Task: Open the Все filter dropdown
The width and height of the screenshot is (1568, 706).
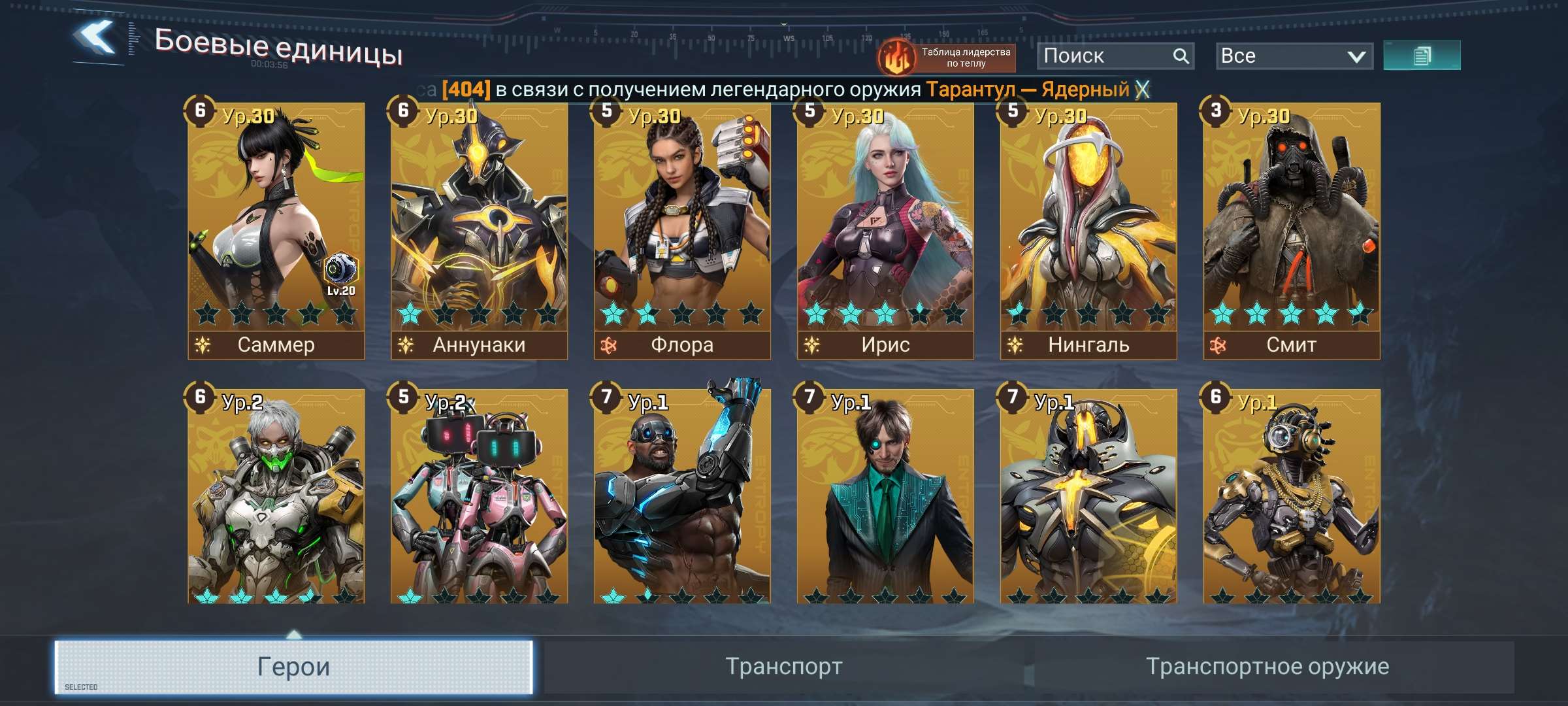Action: 1294,56
